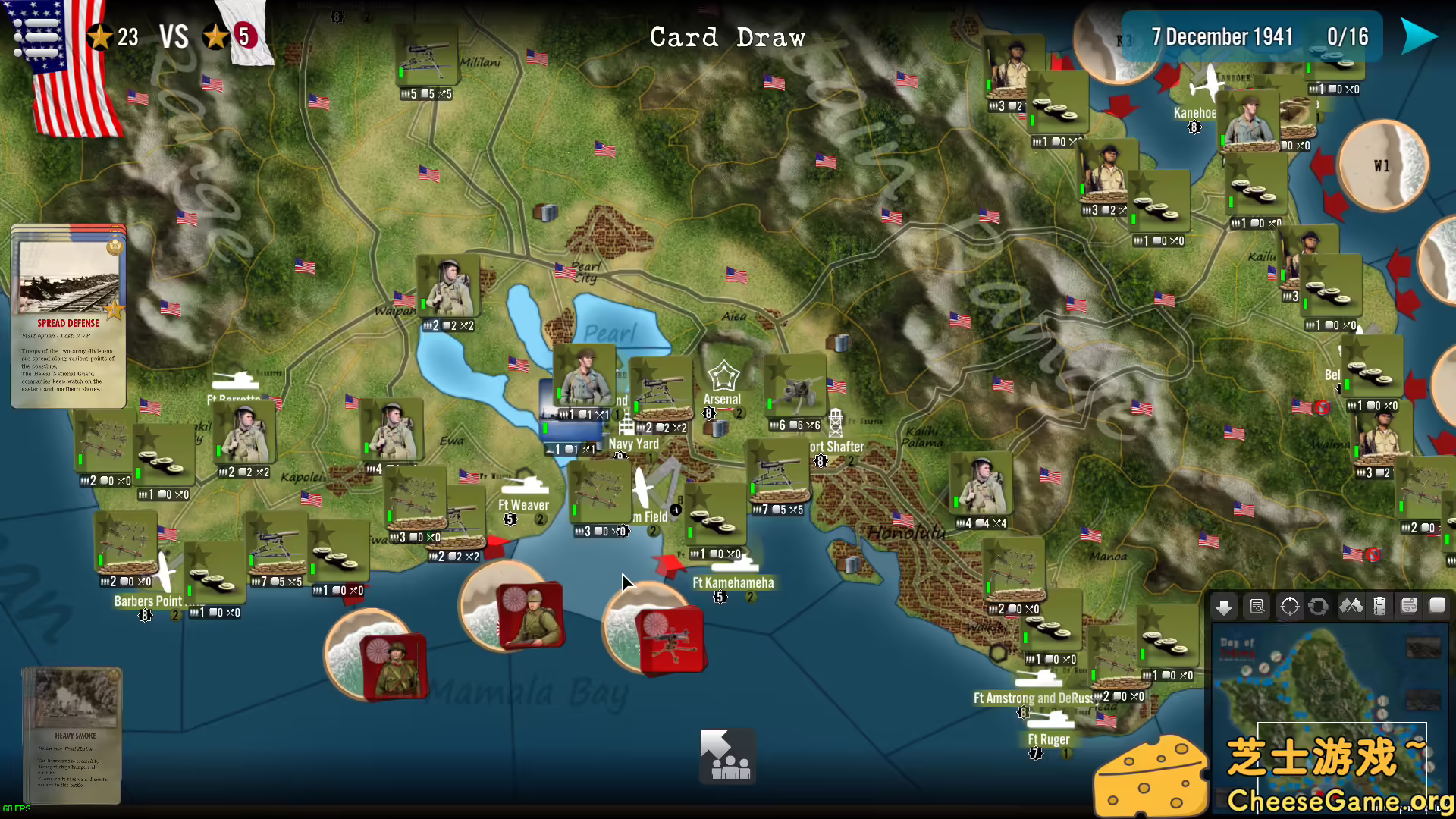Open the battle log document icon in the toolbar
The height and width of the screenshot is (819, 1456).
click(1257, 607)
